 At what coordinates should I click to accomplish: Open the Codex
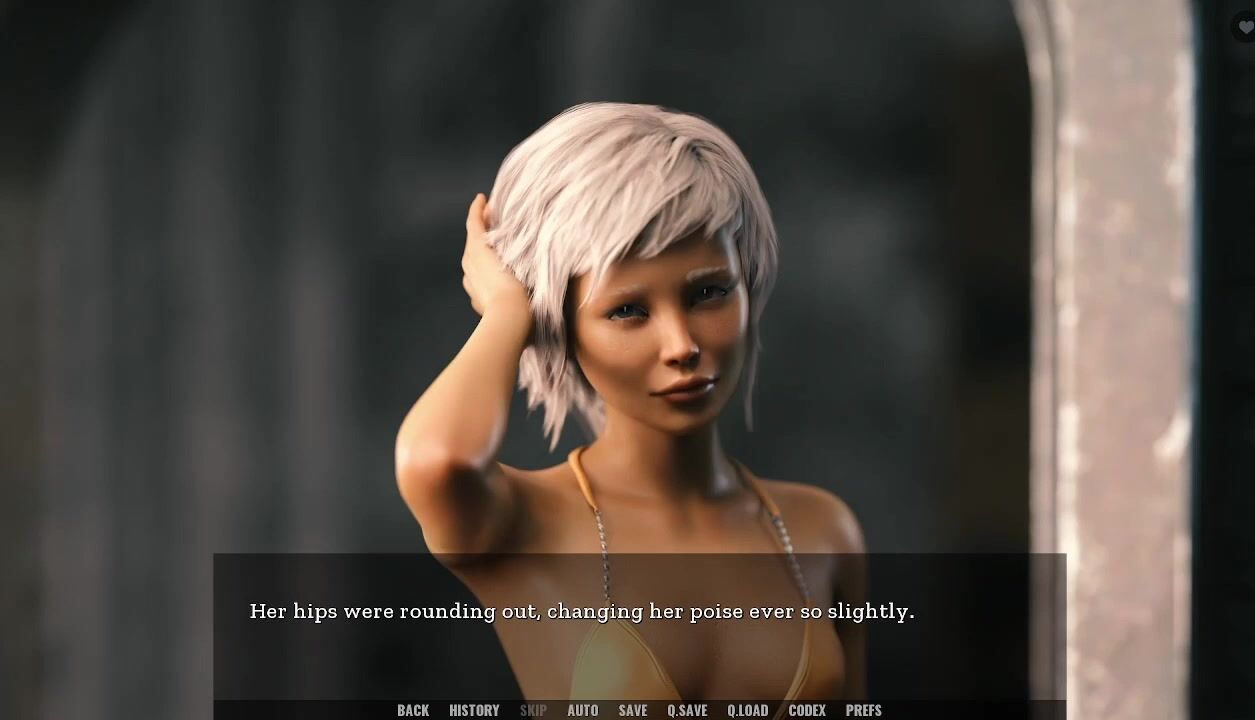807,710
